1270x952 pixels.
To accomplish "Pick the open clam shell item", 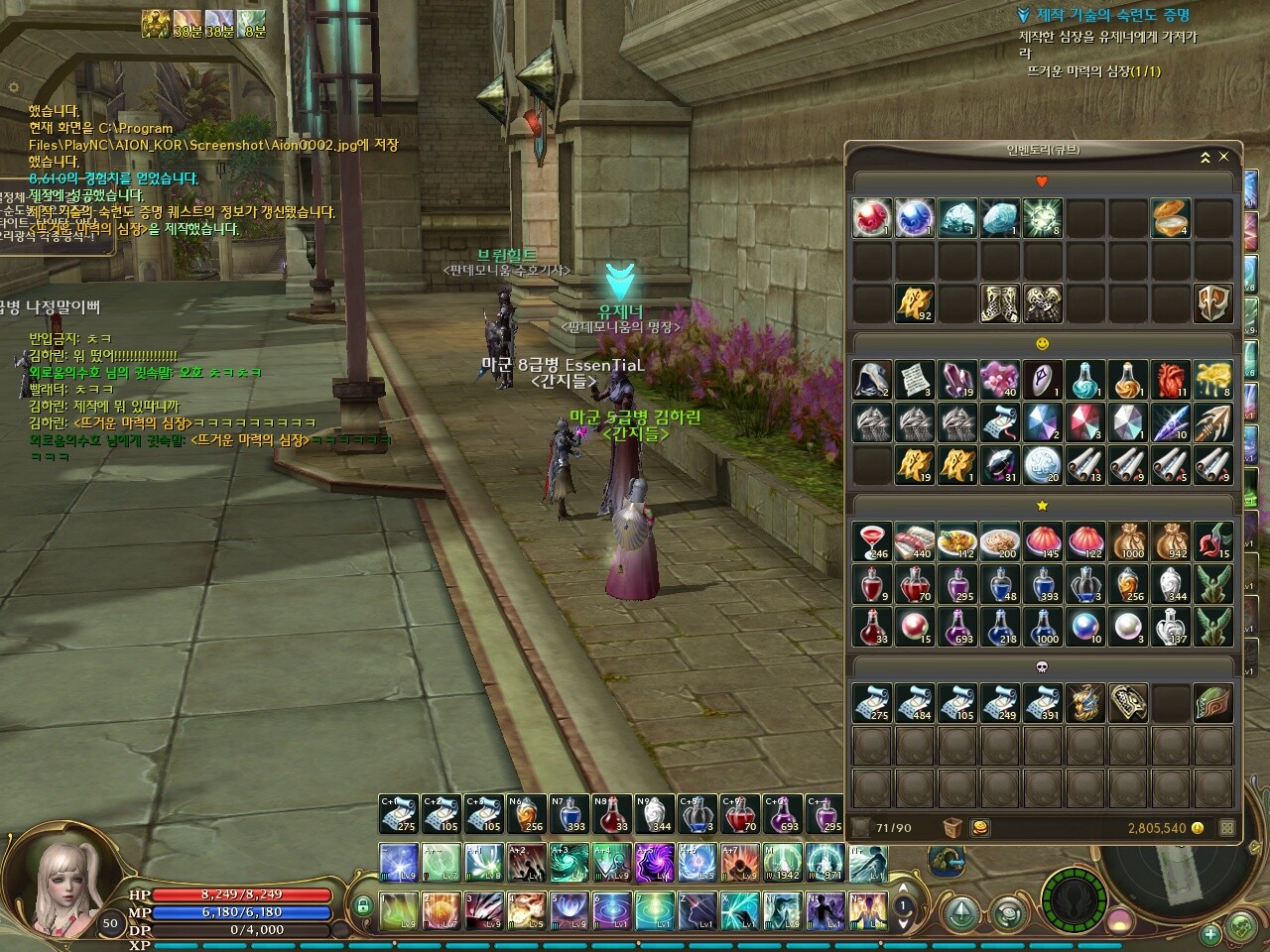I will (x=1171, y=219).
